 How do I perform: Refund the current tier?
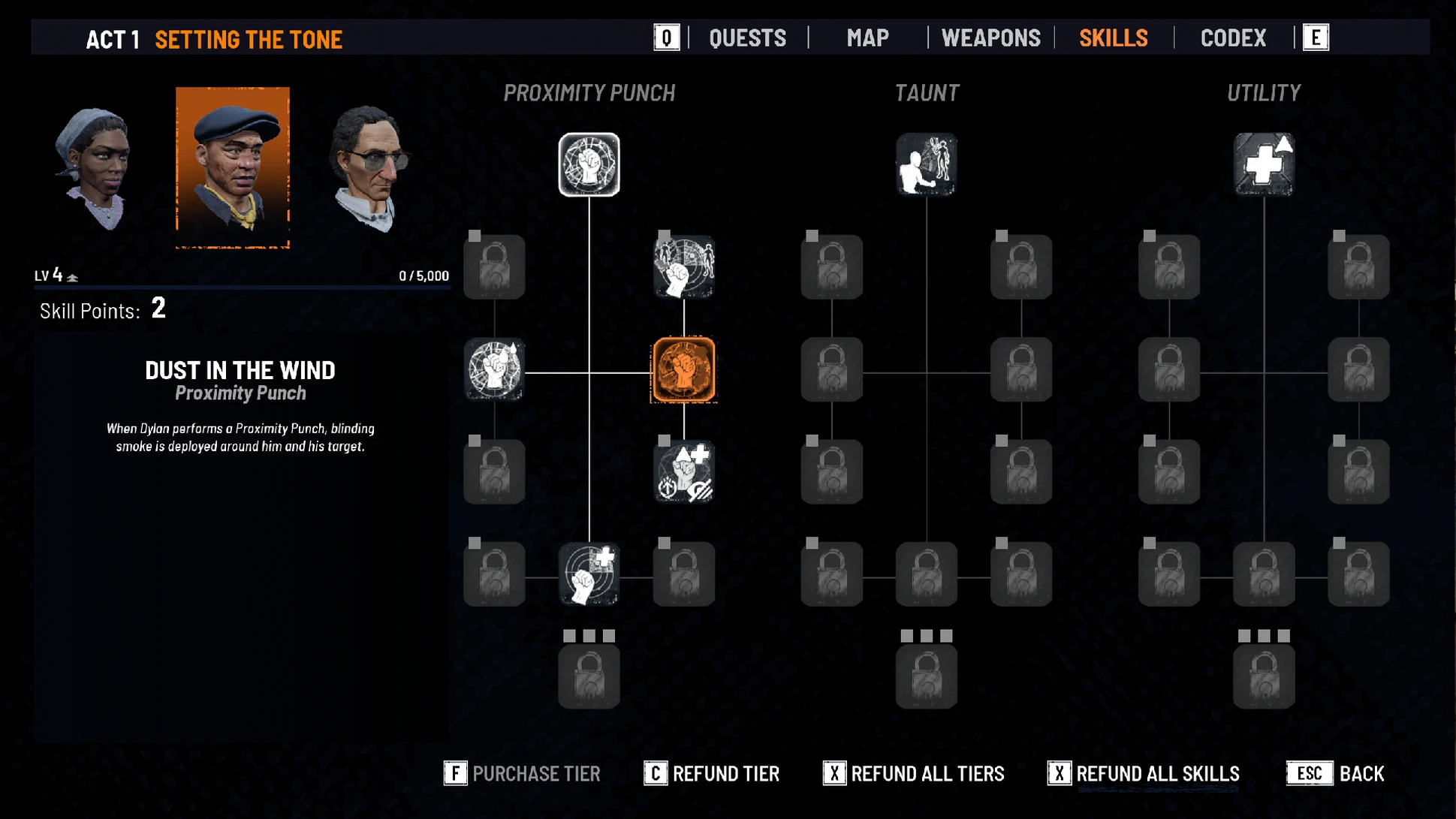[712, 773]
